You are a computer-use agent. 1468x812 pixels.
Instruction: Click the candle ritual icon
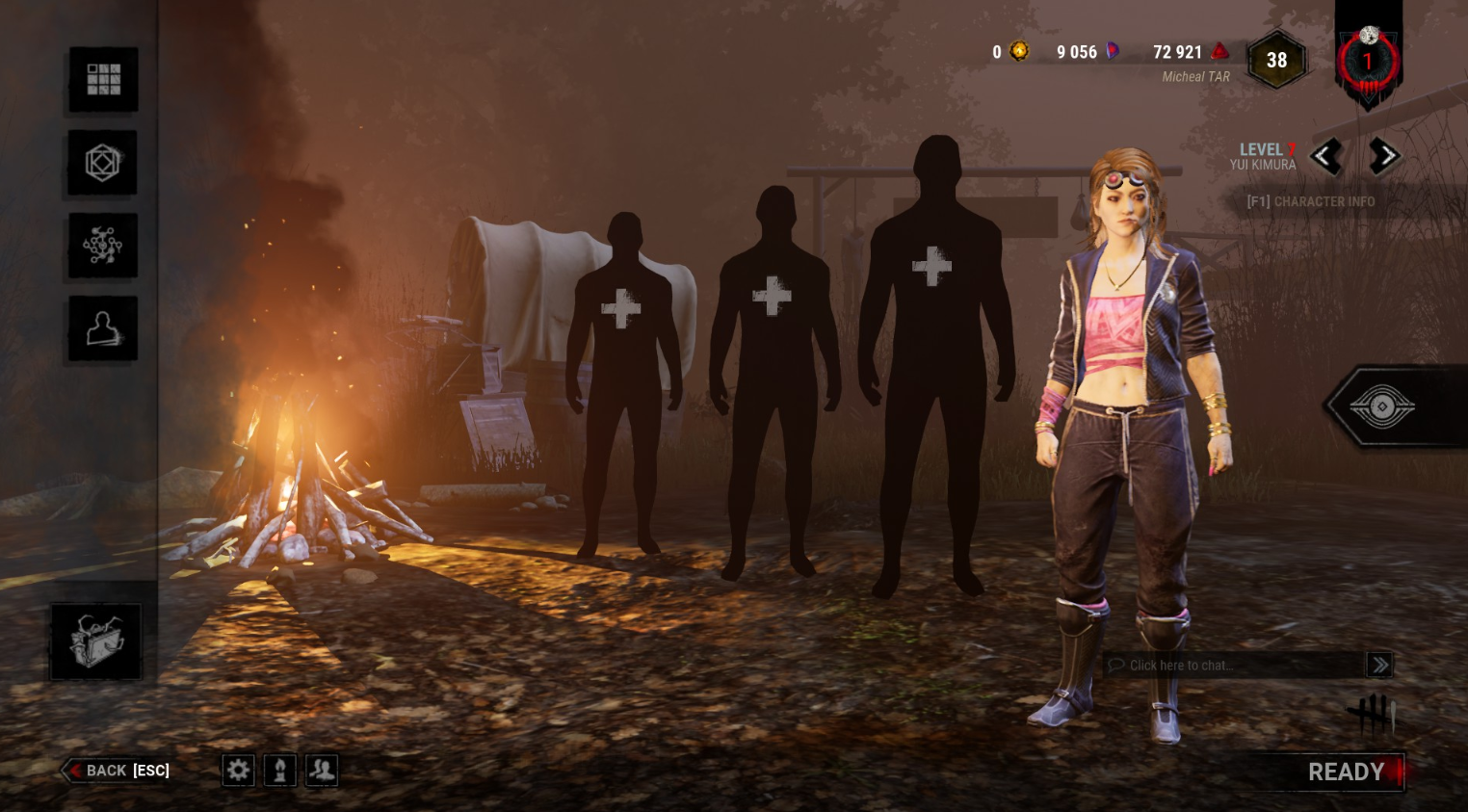click(x=279, y=770)
